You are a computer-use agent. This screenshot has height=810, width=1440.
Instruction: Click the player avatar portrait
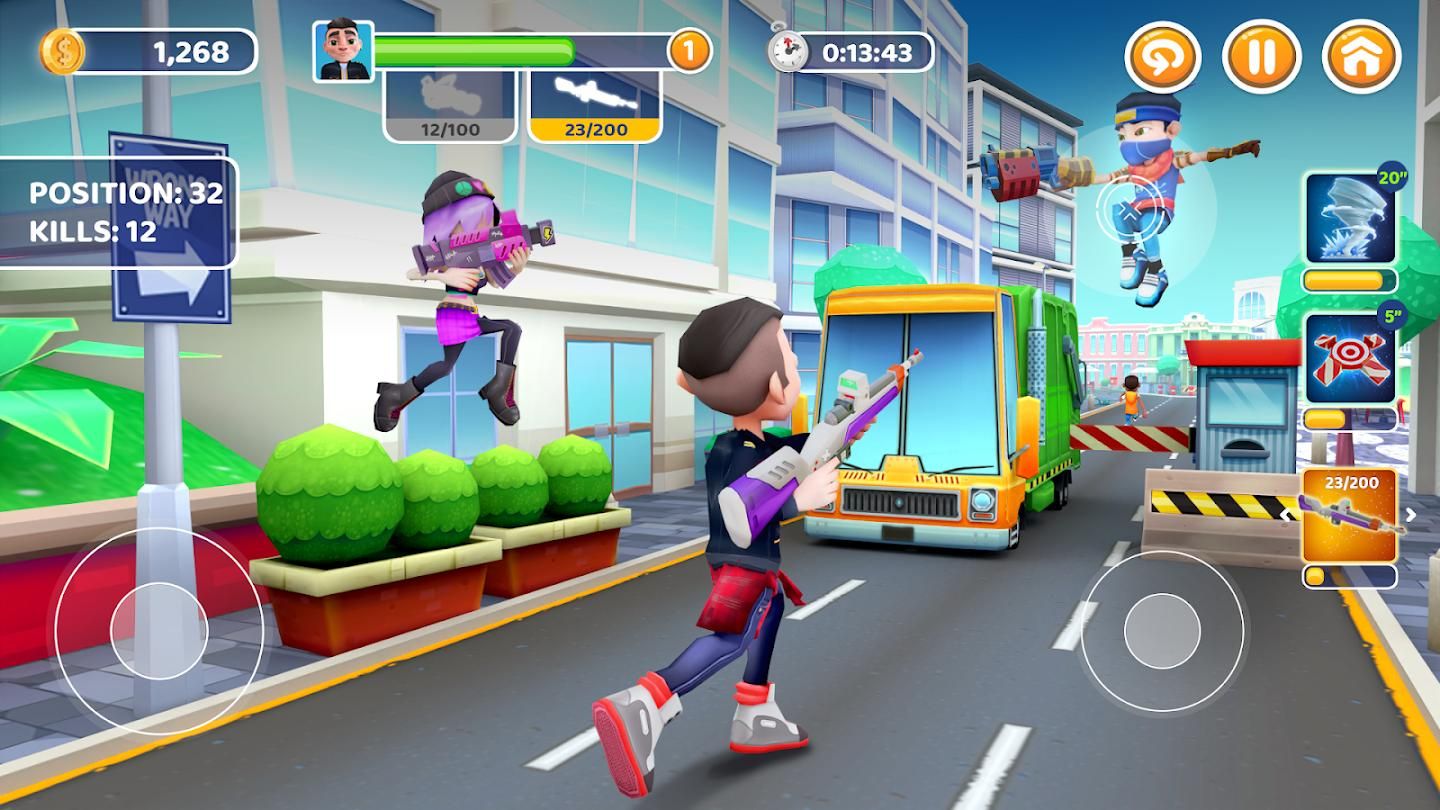point(343,51)
